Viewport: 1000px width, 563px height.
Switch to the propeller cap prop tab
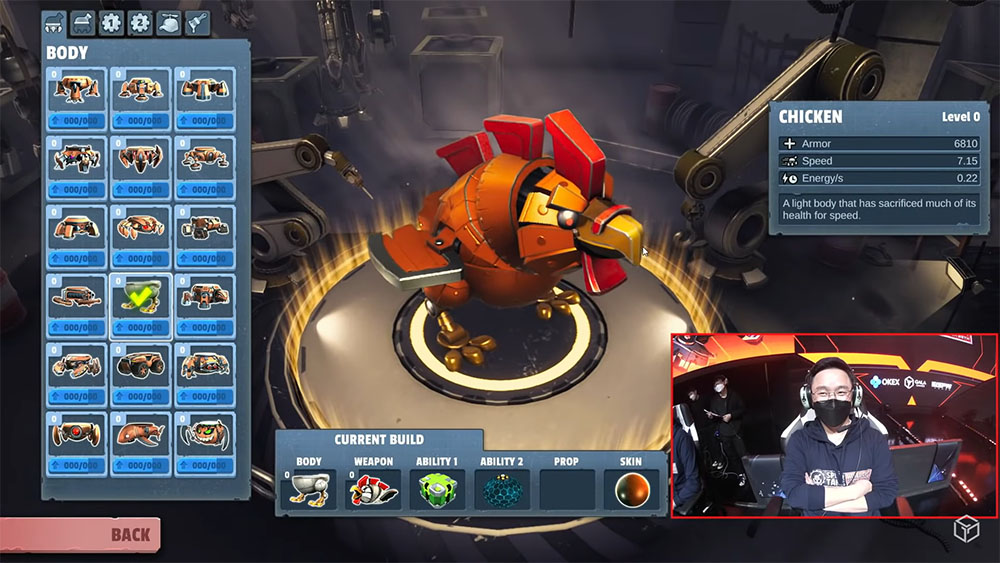[x=169, y=23]
